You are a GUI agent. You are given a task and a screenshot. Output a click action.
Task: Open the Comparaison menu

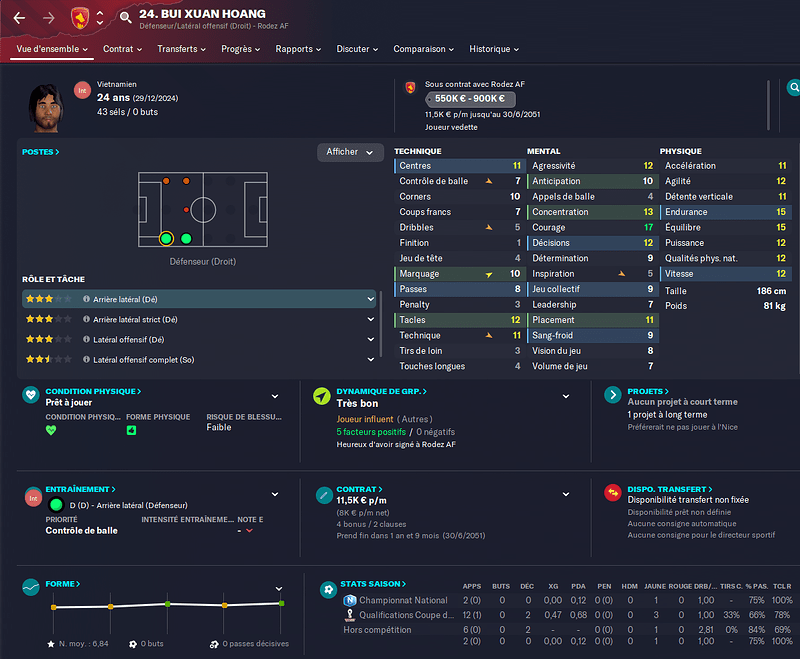click(x=423, y=49)
